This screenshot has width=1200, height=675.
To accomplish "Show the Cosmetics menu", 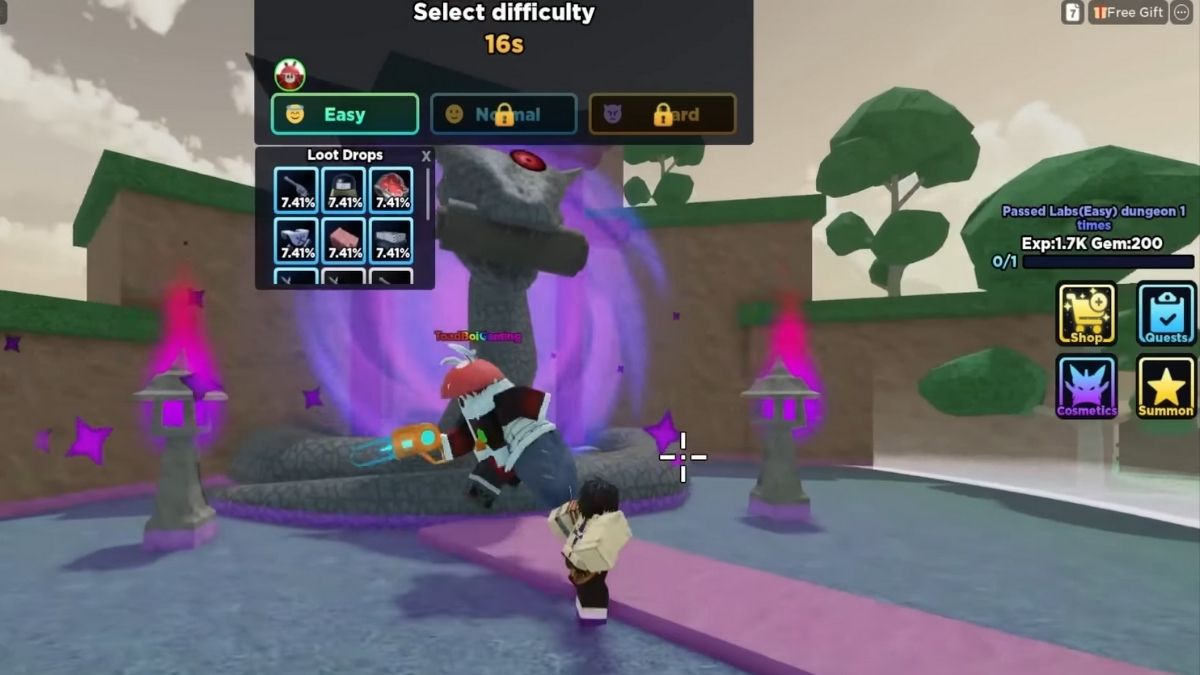I will click(x=1086, y=386).
